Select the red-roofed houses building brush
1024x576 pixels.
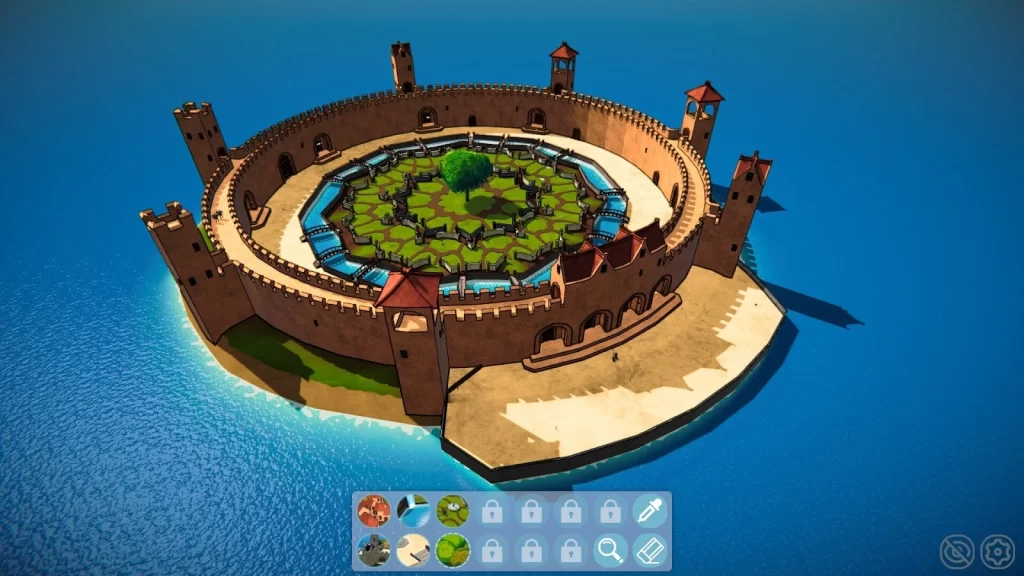pyautogui.click(x=374, y=511)
